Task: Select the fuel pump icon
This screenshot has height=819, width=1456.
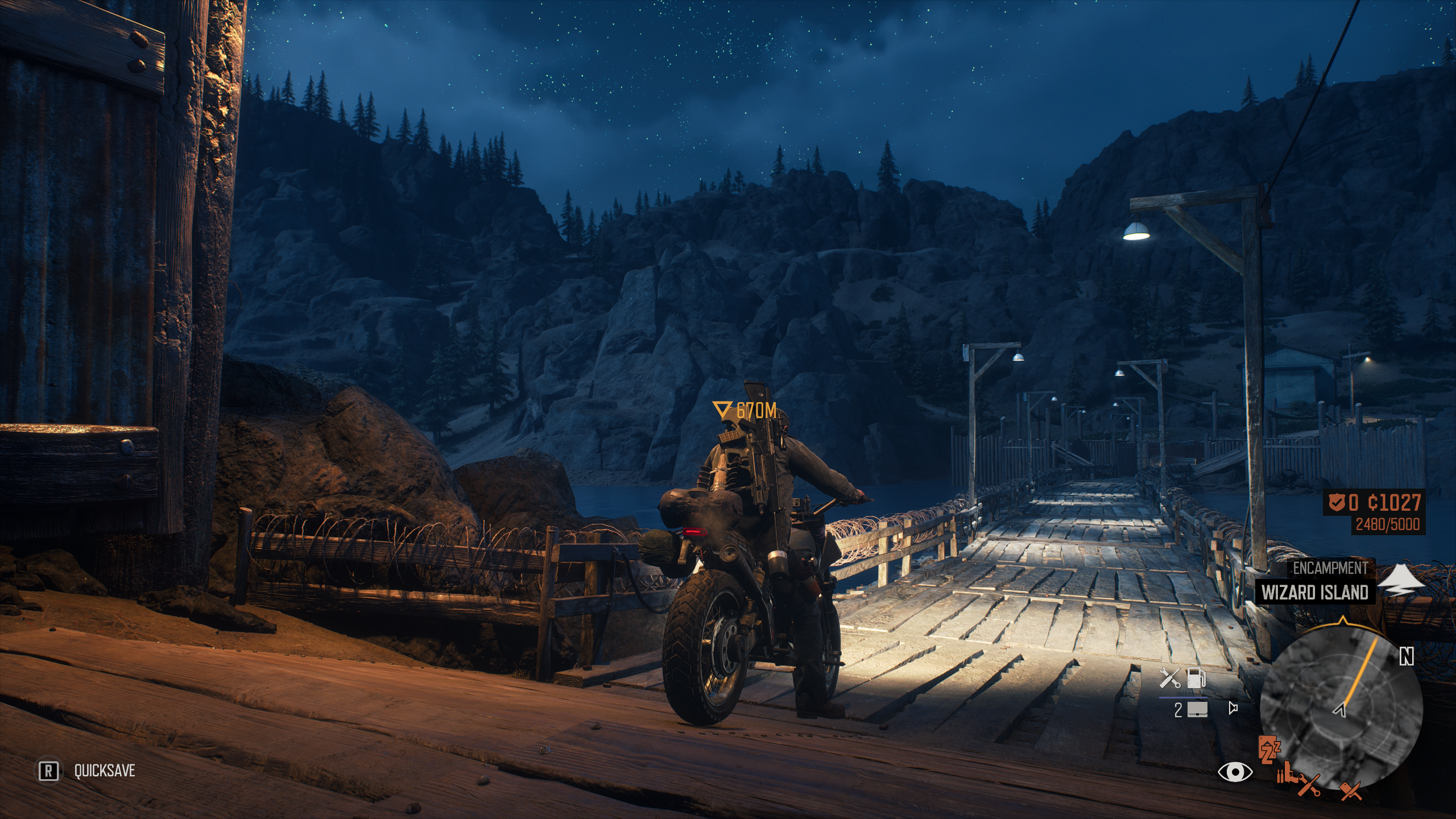Action: pos(1196,678)
